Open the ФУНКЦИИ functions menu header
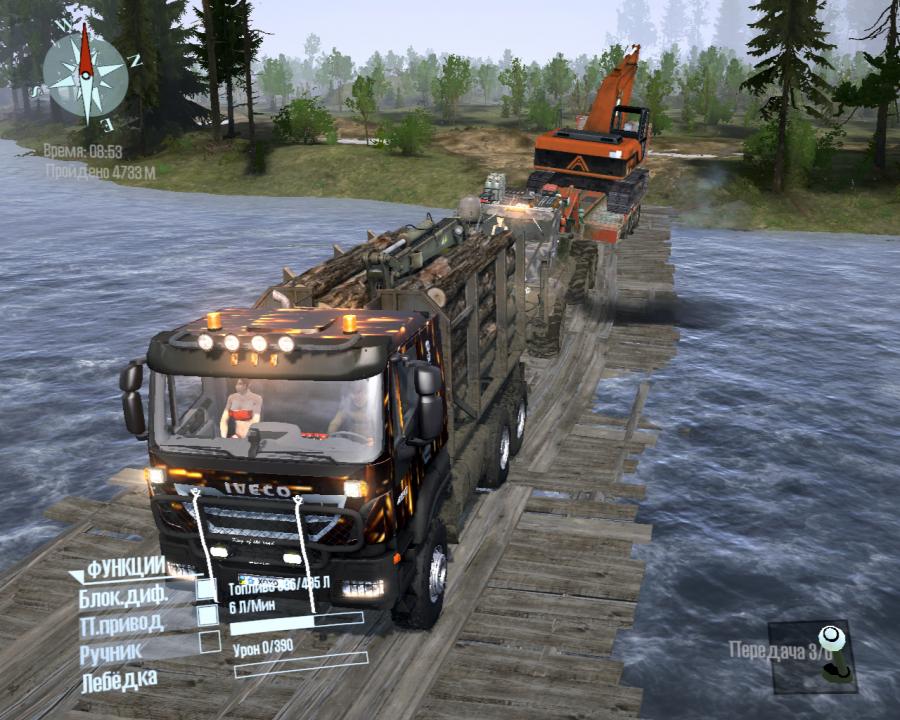 [124, 568]
